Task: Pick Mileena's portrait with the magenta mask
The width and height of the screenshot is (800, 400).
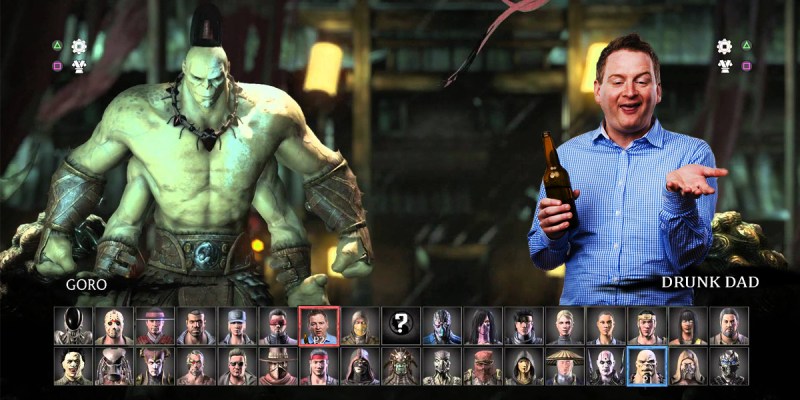Action: [x=483, y=325]
